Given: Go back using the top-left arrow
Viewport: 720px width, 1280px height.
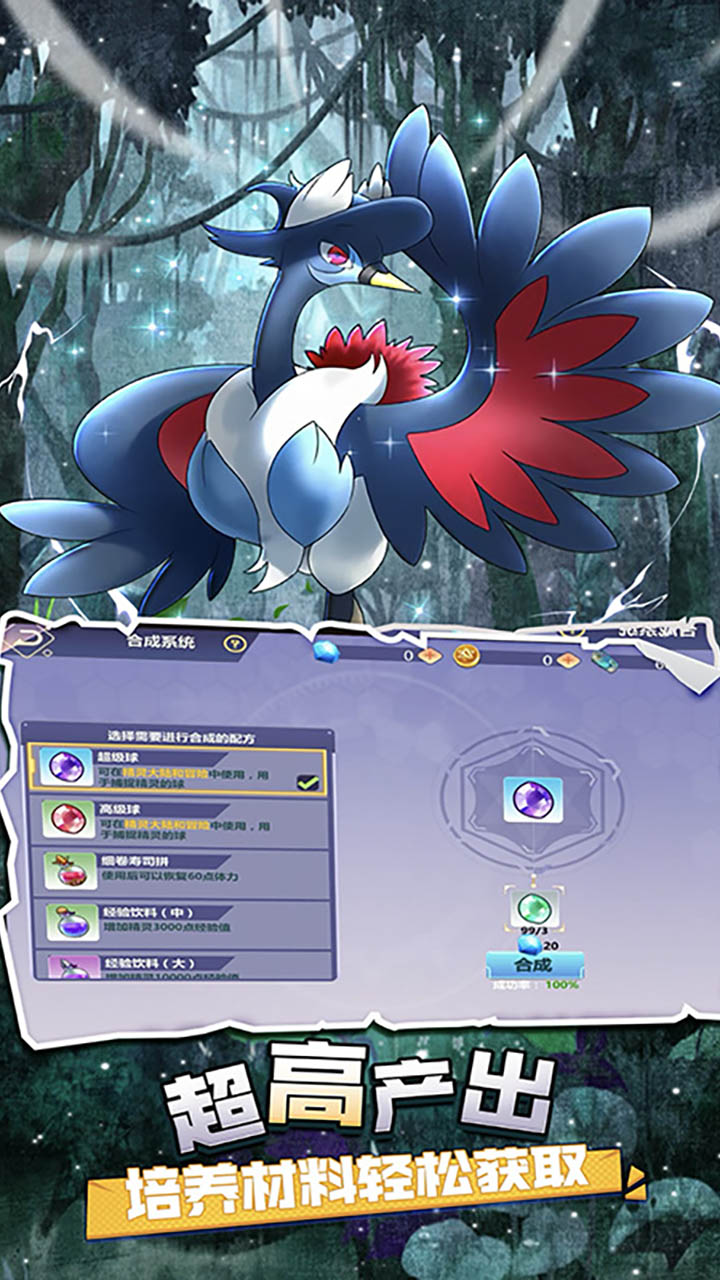Looking at the screenshot, I should click(23, 640).
